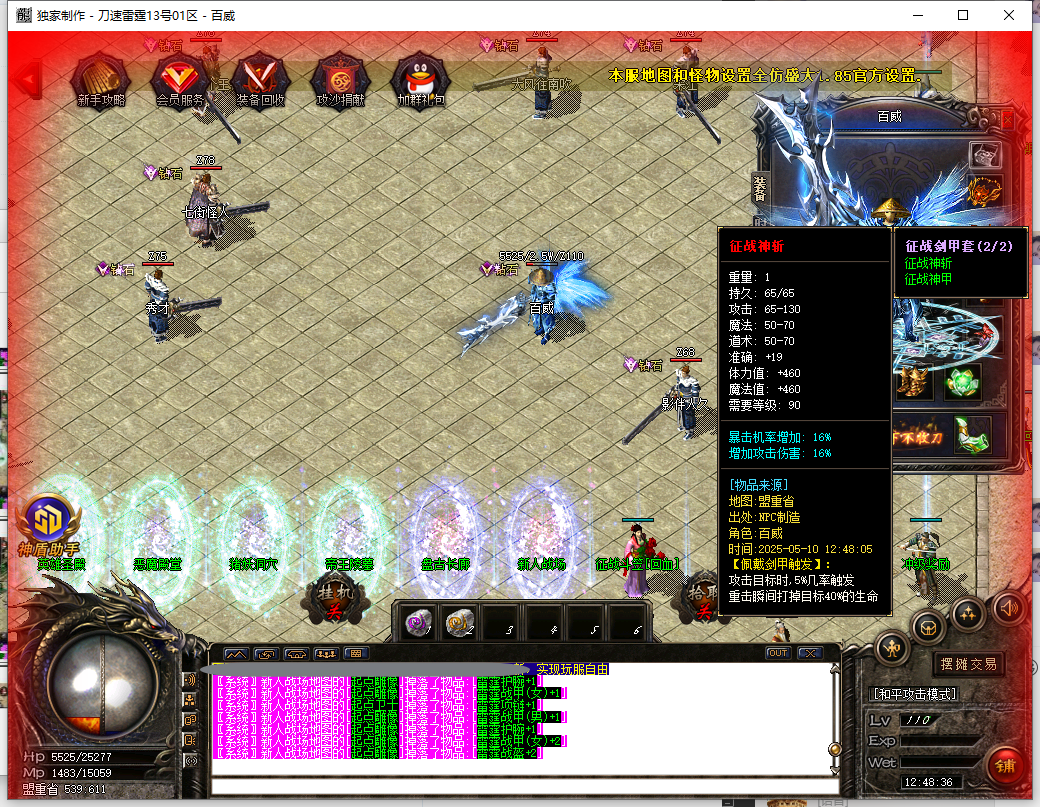The width and height of the screenshot is (1040, 807).
Task: Open the red 铺 shop button
Action: [1006, 767]
